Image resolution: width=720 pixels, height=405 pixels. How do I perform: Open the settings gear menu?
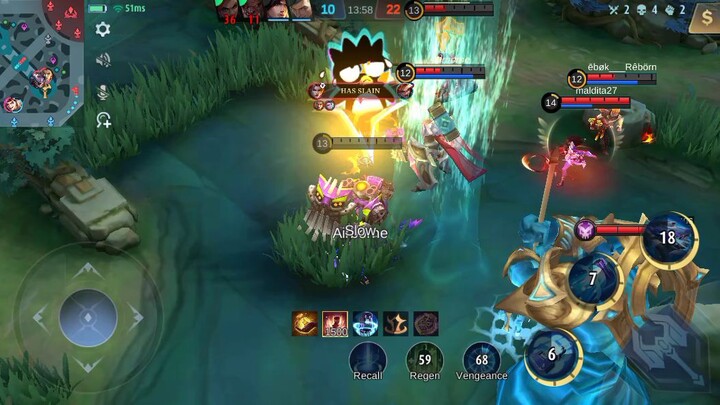[x=102, y=30]
